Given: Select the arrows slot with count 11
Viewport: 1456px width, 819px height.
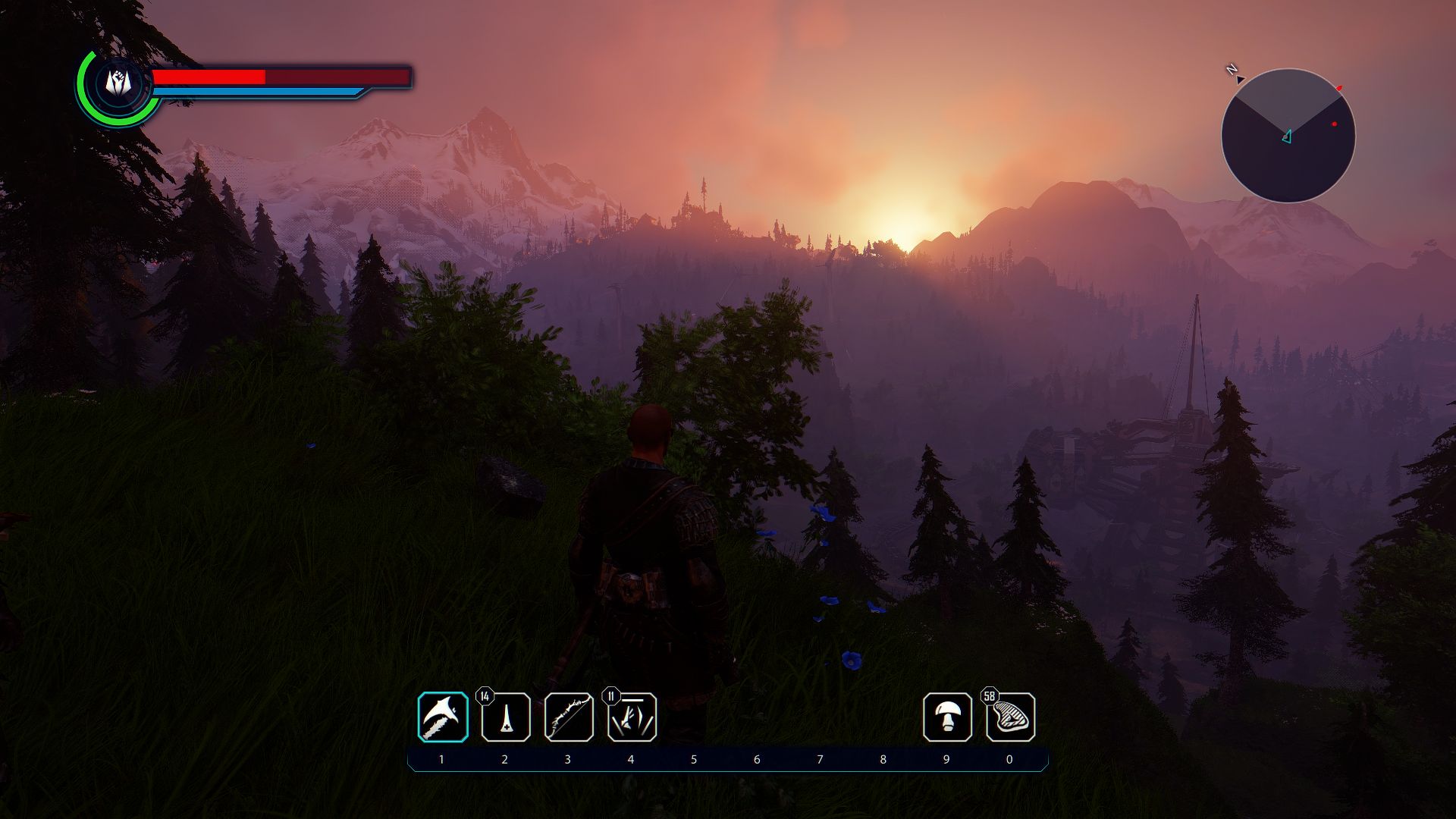Looking at the screenshot, I should click(632, 717).
